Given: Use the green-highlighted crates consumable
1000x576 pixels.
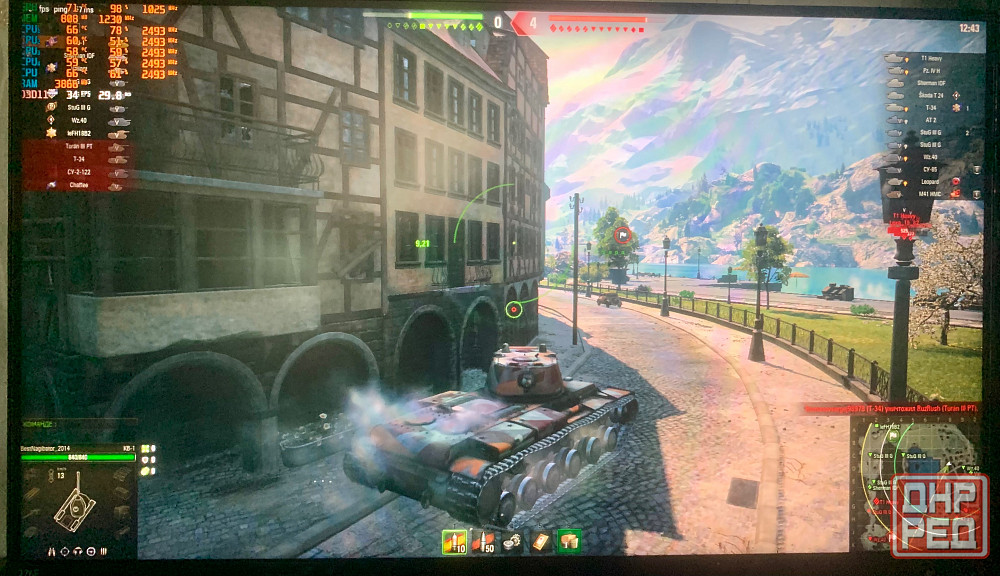Looking at the screenshot, I should pyautogui.click(x=569, y=541).
